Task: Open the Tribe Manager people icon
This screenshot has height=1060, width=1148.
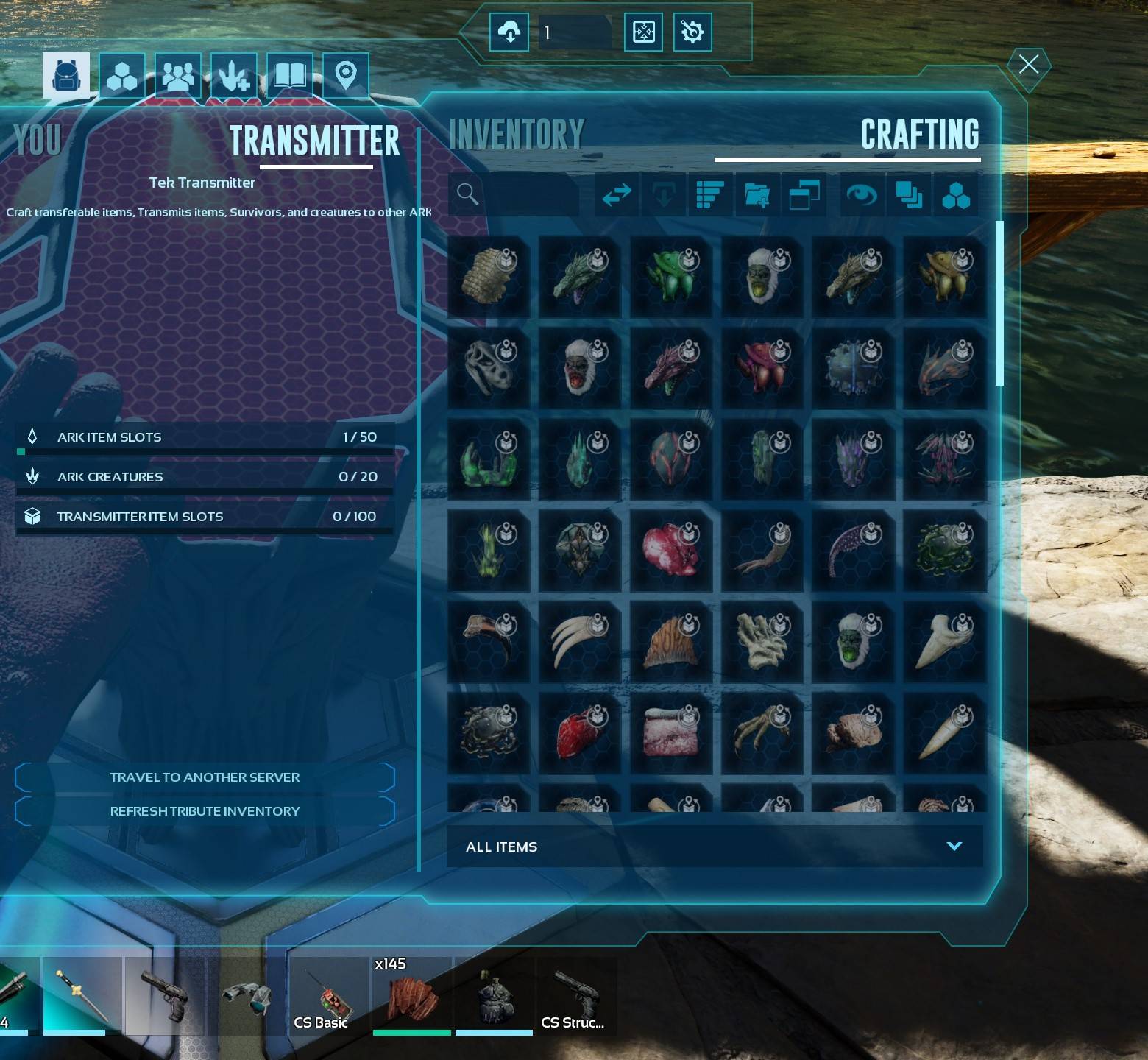Action: tap(177, 74)
